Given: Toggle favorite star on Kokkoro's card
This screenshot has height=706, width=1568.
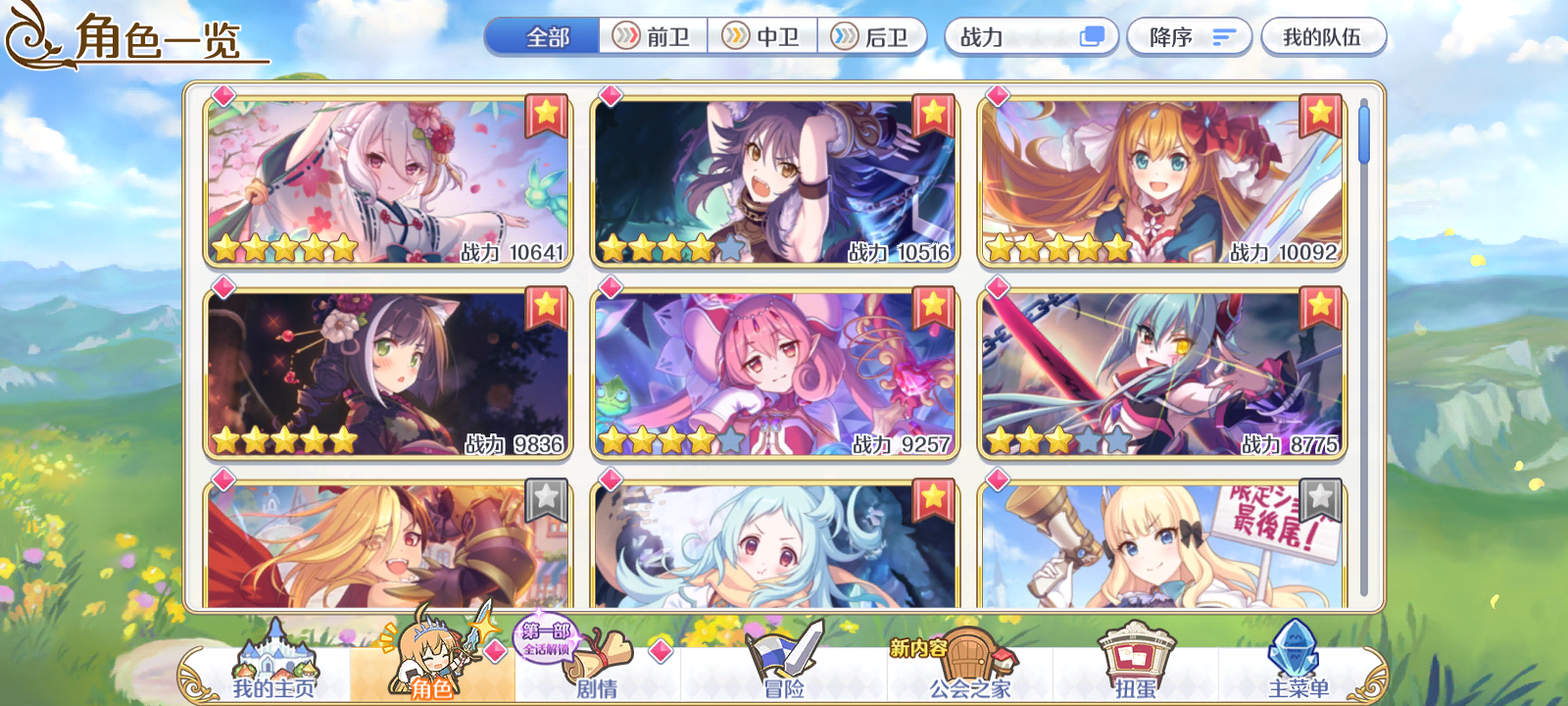Looking at the screenshot, I should tap(544, 114).
